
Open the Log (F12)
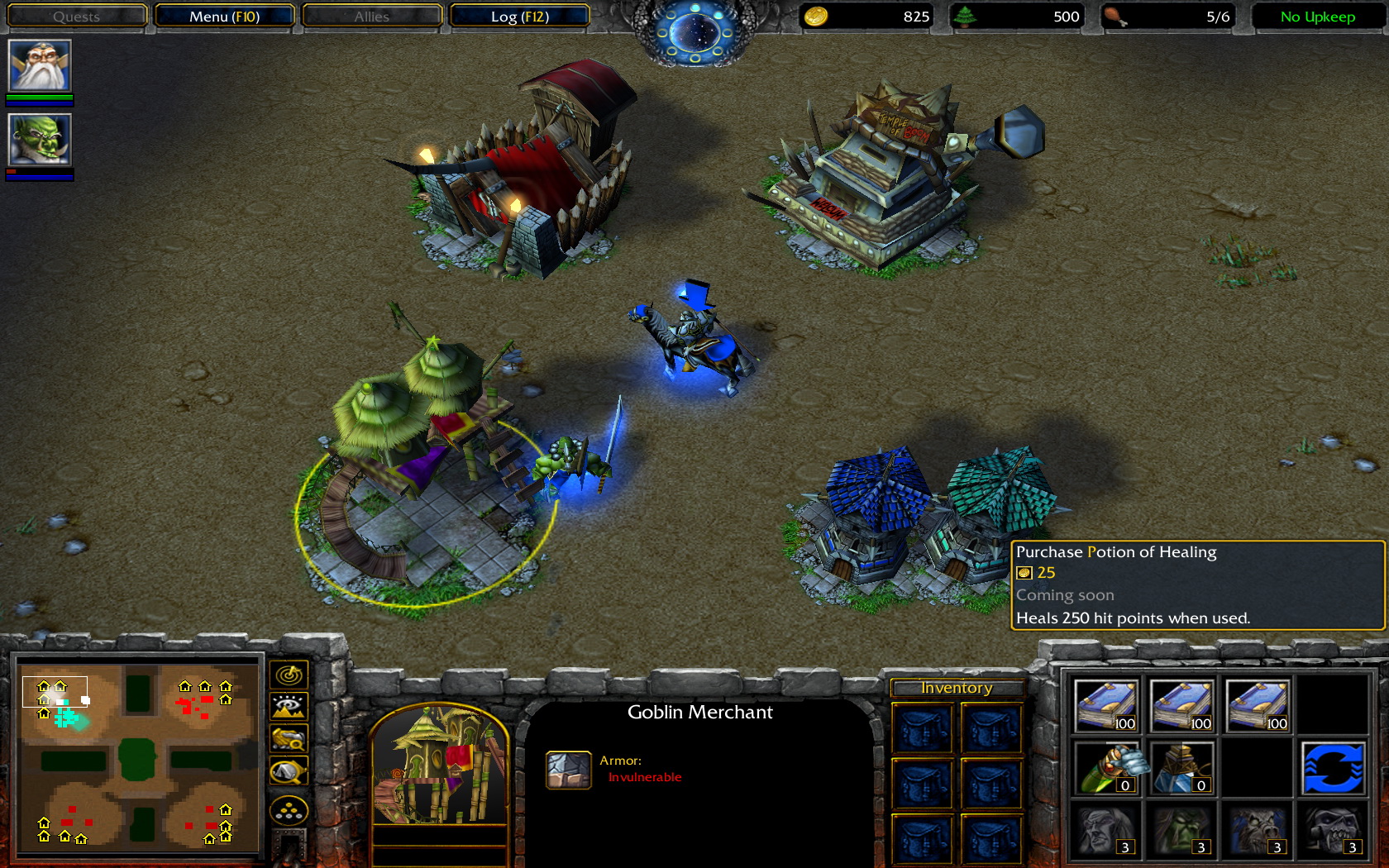click(519, 15)
